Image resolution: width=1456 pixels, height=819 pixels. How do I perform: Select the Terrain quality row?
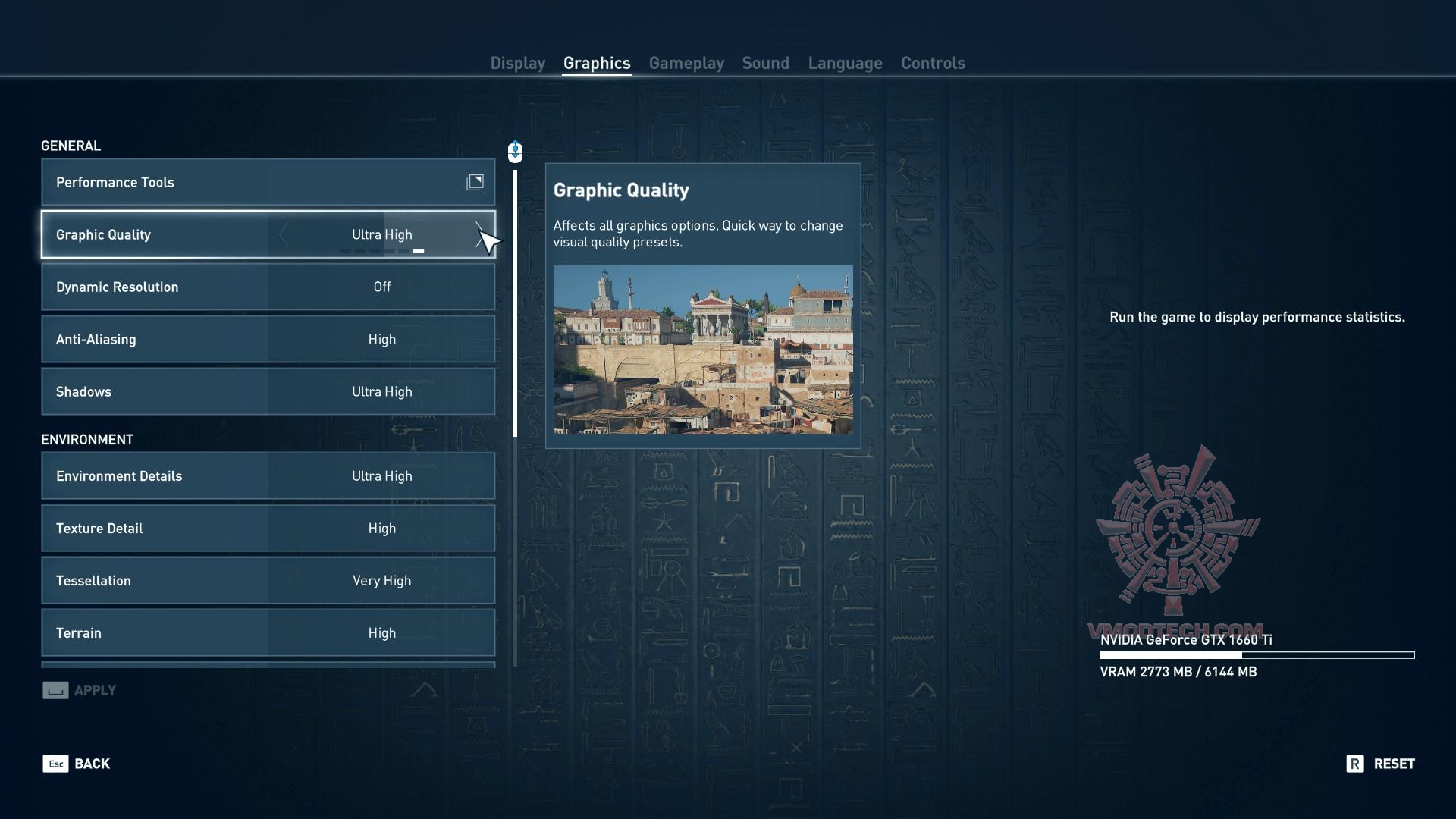coord(268,633)
